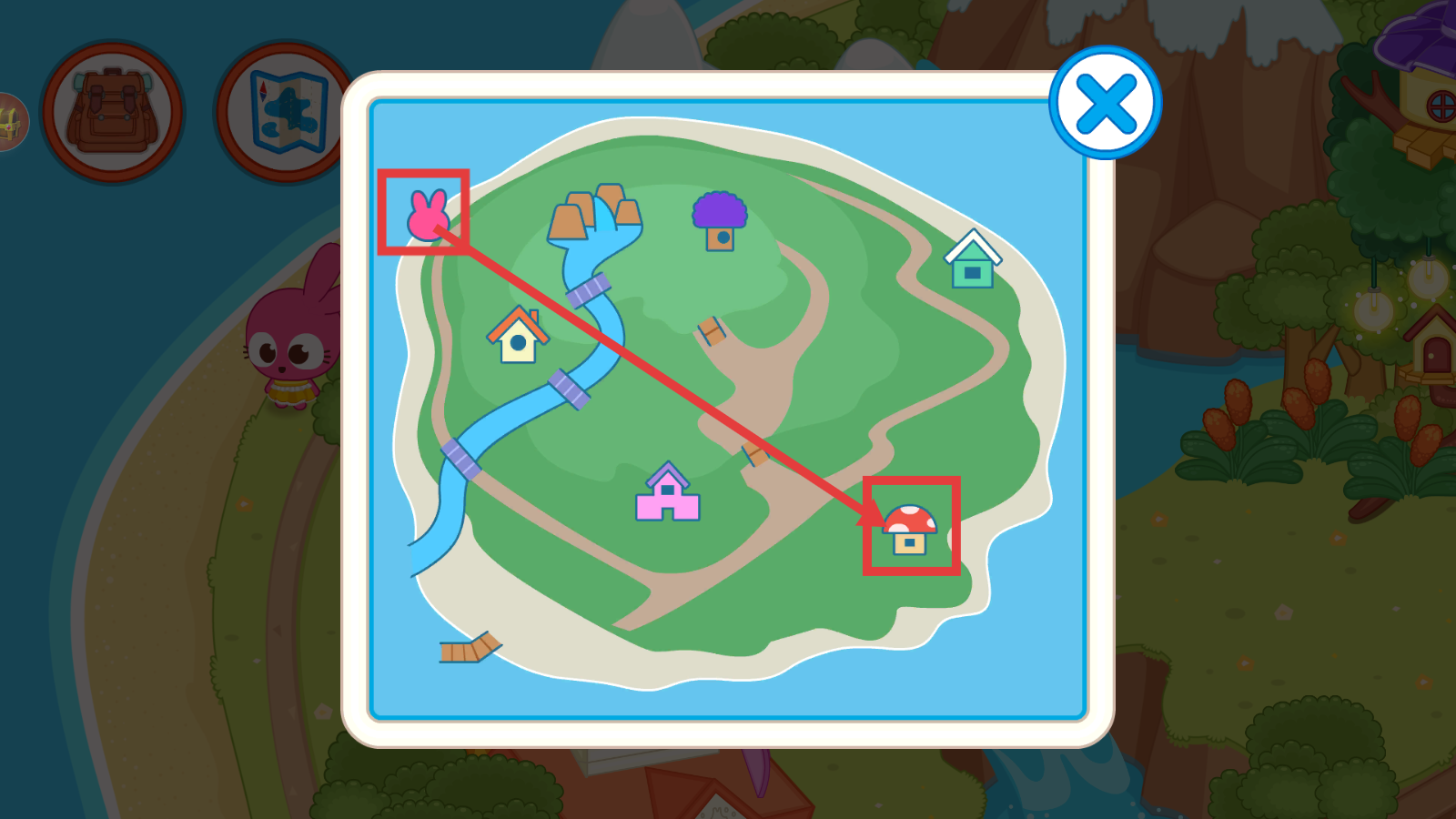
Task: Select the pink castle house marker
Action: pos(668,494)
